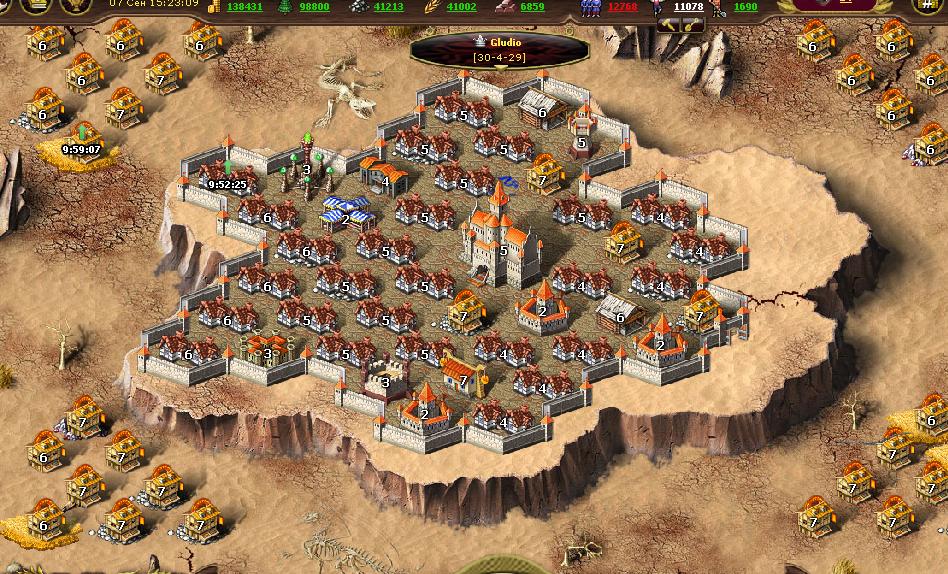Select the stone resource count 41213
This screenshot has width=948, height=574.
[x=388, y=7]
